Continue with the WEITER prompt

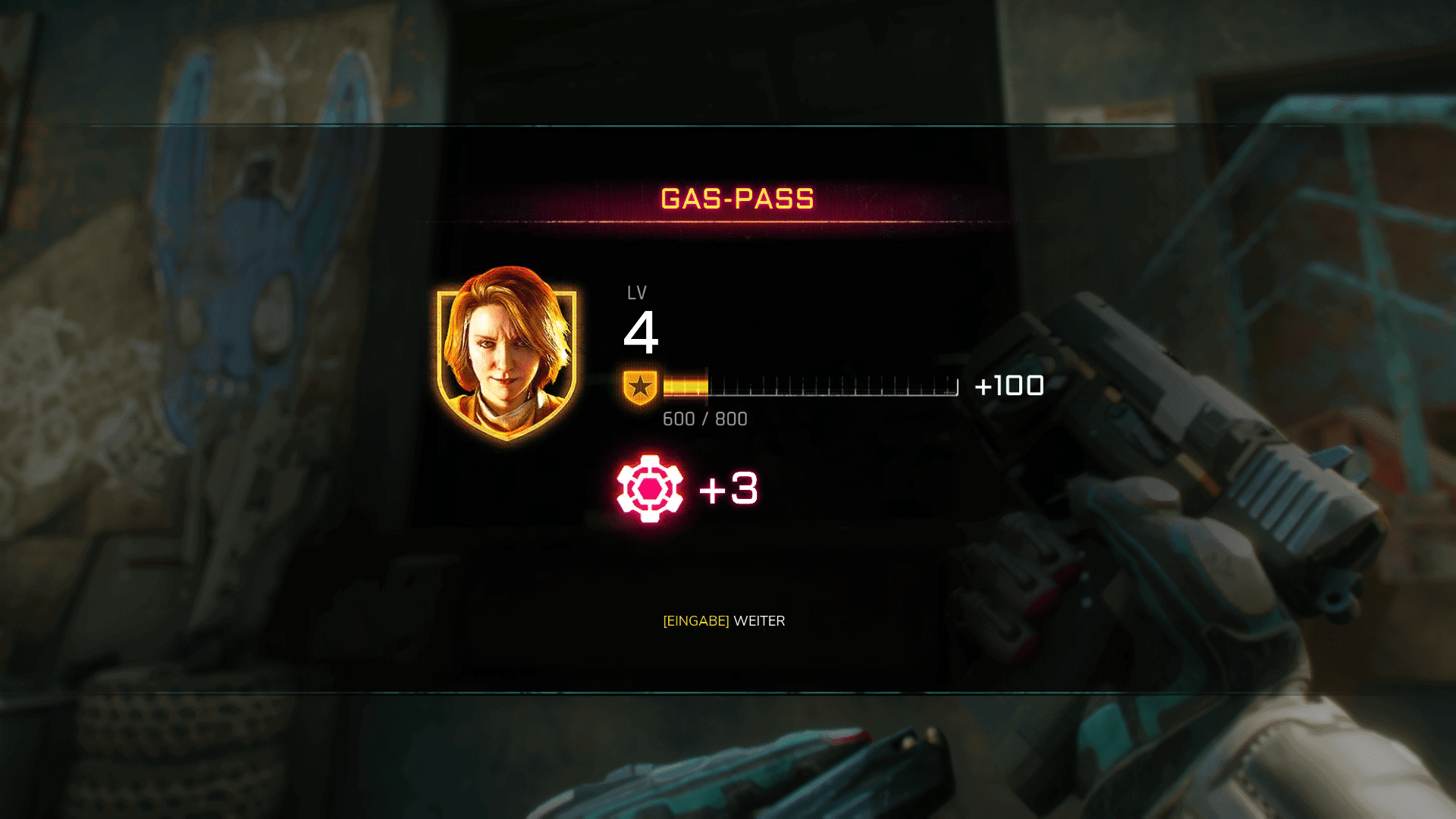724,621
